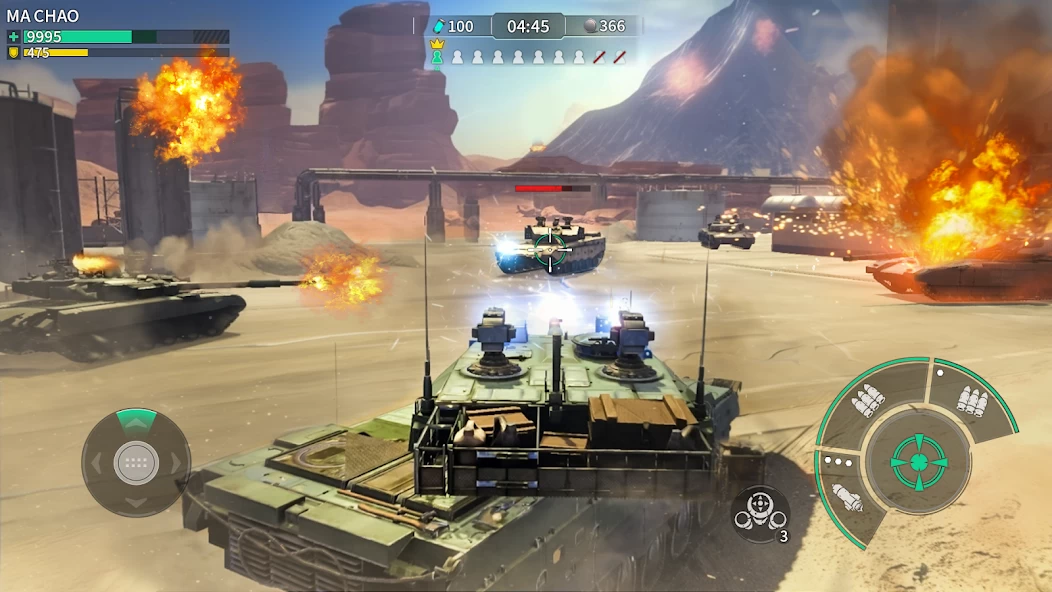Image resolution: width=1052 pixels, height=592 pixels.
Task: Choose the angled three-shell ammo segment
Action: click(869, 401)
